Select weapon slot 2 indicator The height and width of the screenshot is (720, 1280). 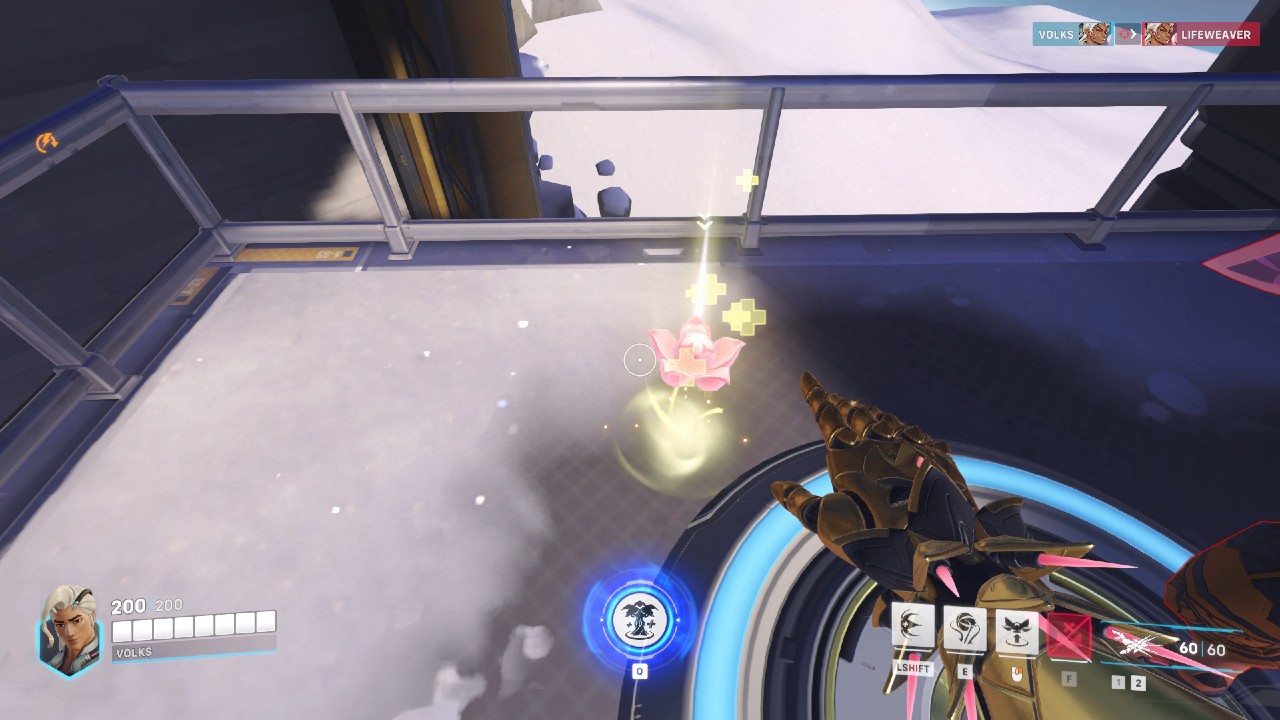click(x=1138, y=683)
